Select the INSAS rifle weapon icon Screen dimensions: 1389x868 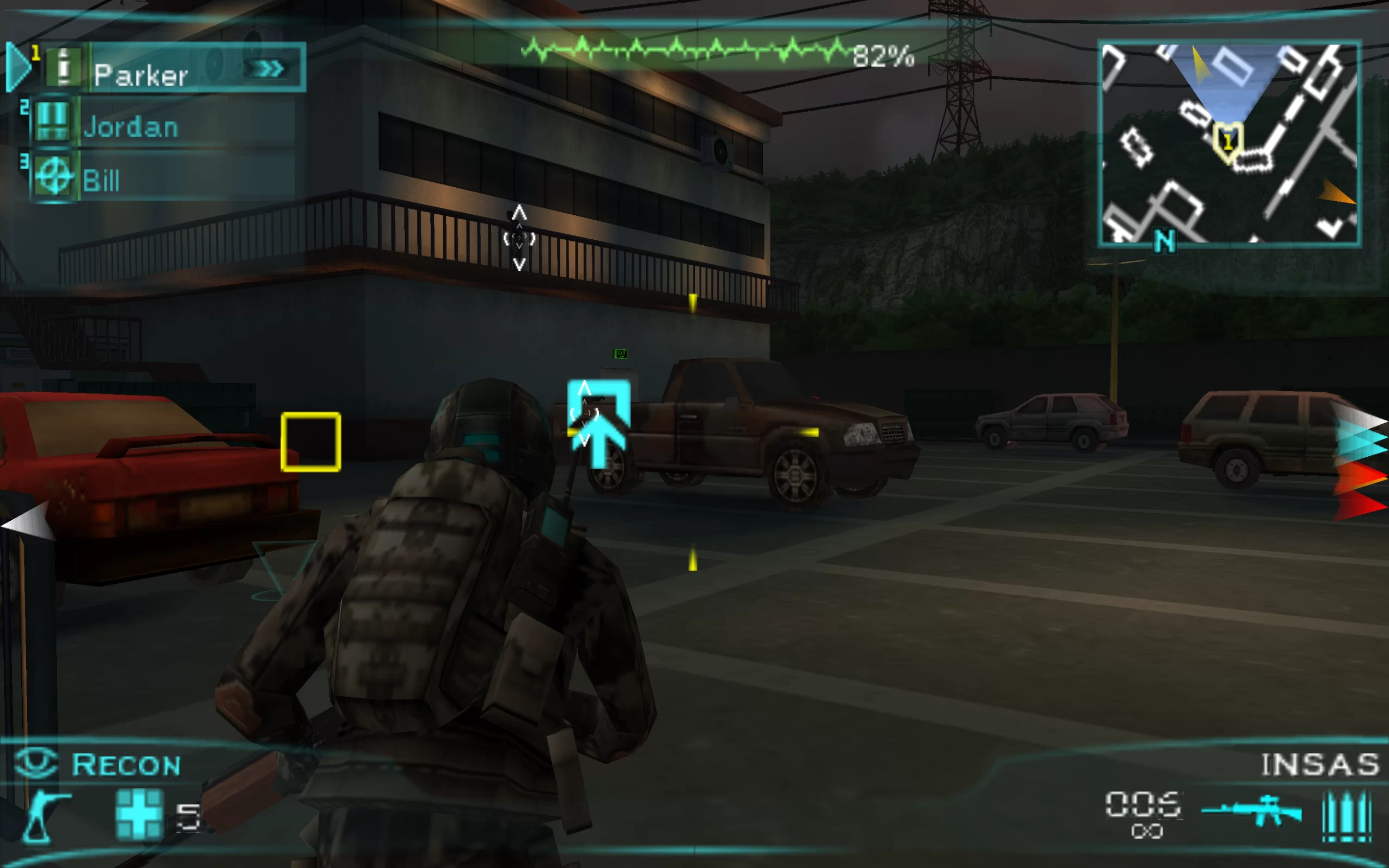[x=1251, y=810]
